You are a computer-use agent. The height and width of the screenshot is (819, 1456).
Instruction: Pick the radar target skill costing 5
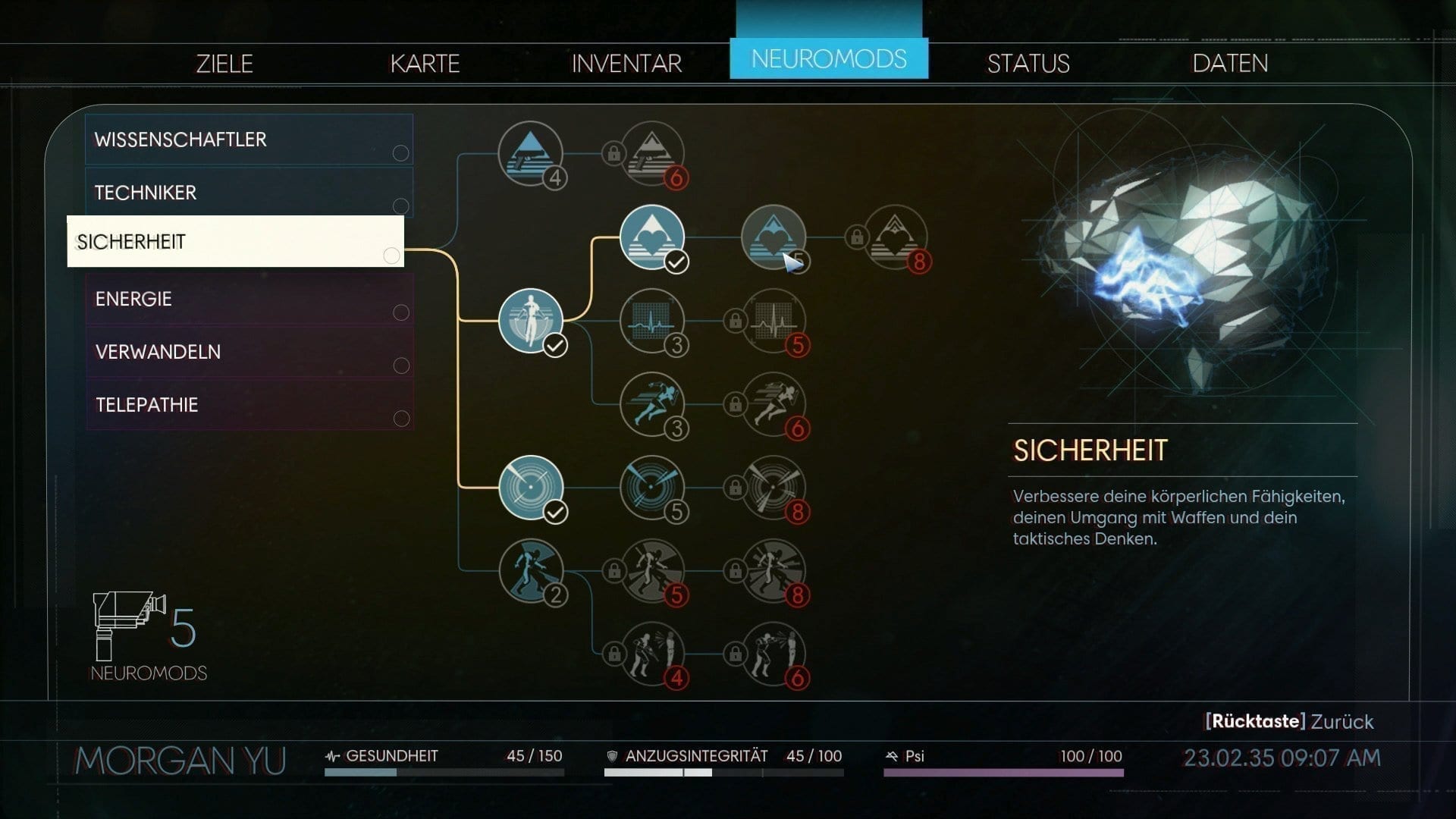(x=651, y=488)
